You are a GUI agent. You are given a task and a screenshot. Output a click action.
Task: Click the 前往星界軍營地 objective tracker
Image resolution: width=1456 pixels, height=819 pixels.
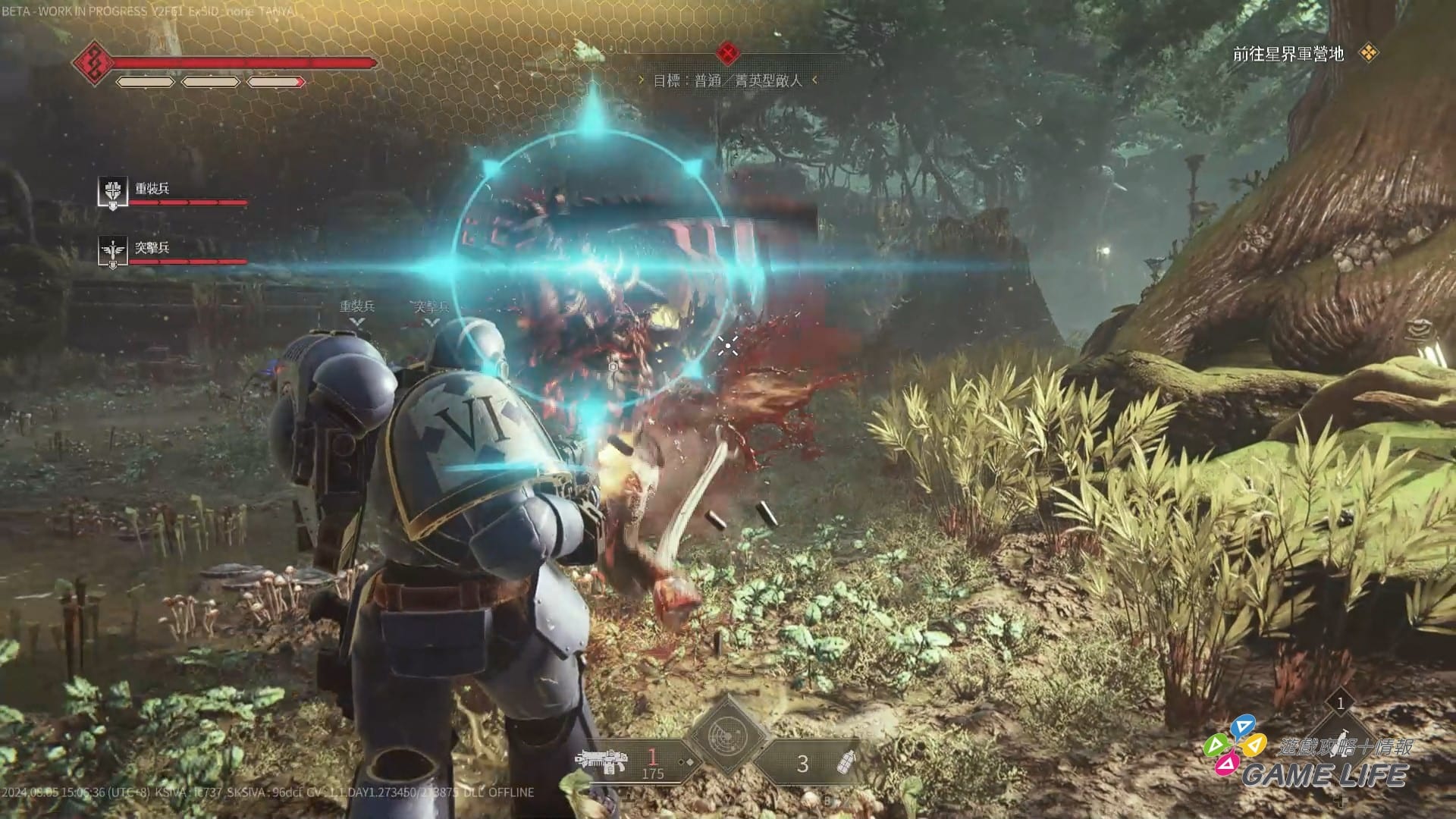pyautogui.click(x=1288, y=54)
